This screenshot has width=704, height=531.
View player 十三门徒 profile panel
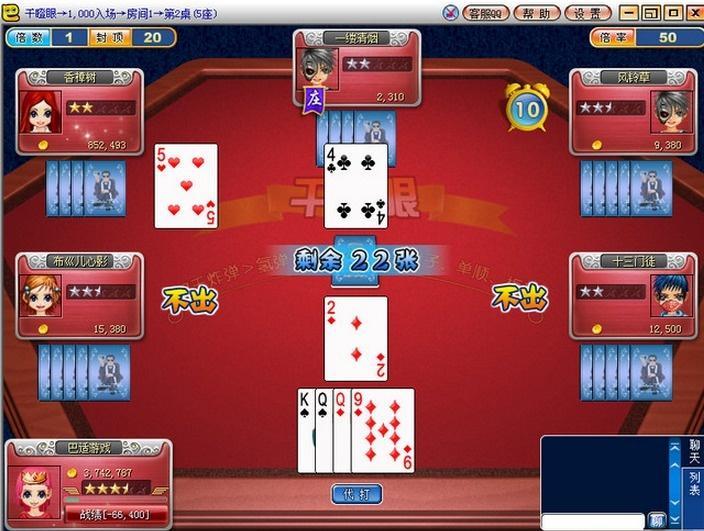632,297
